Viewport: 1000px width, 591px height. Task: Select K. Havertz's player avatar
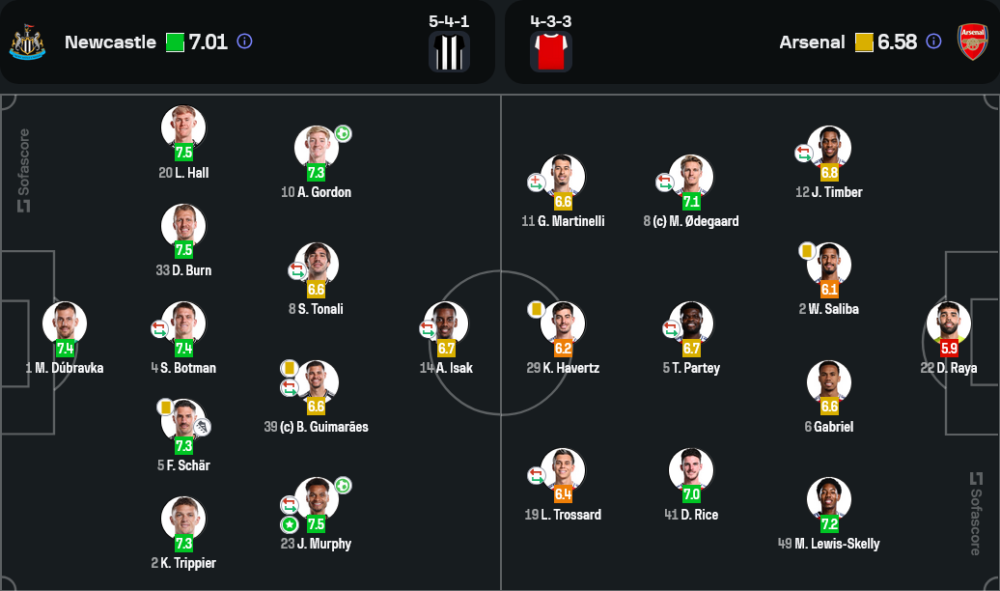[x=563, y=324]
